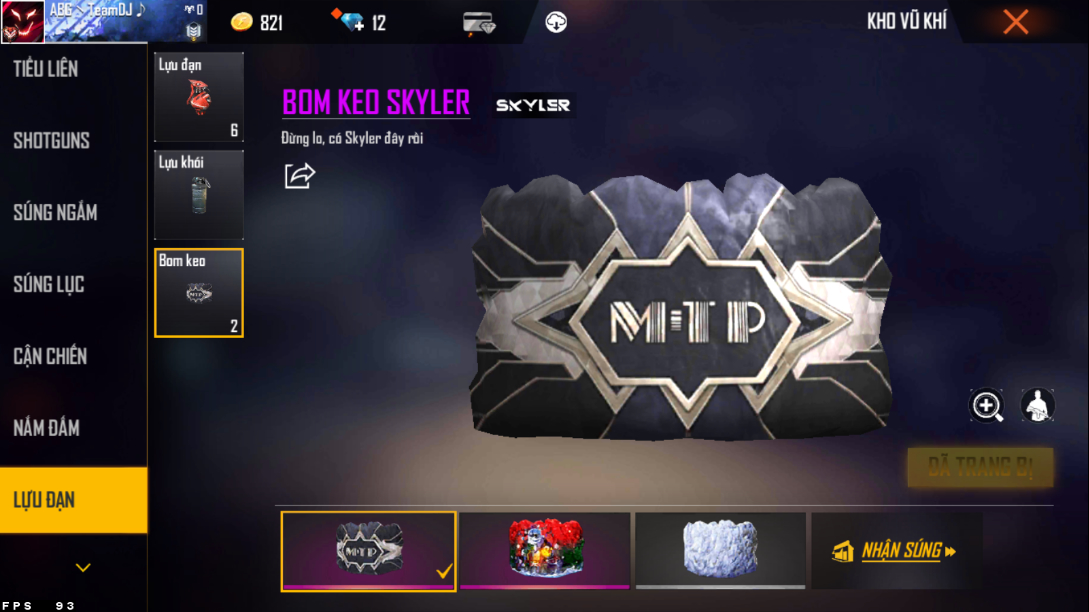Viewport: 1089px width, 612px height.
Task: Open the Shotguns category
Action: [x=52, y=141]
